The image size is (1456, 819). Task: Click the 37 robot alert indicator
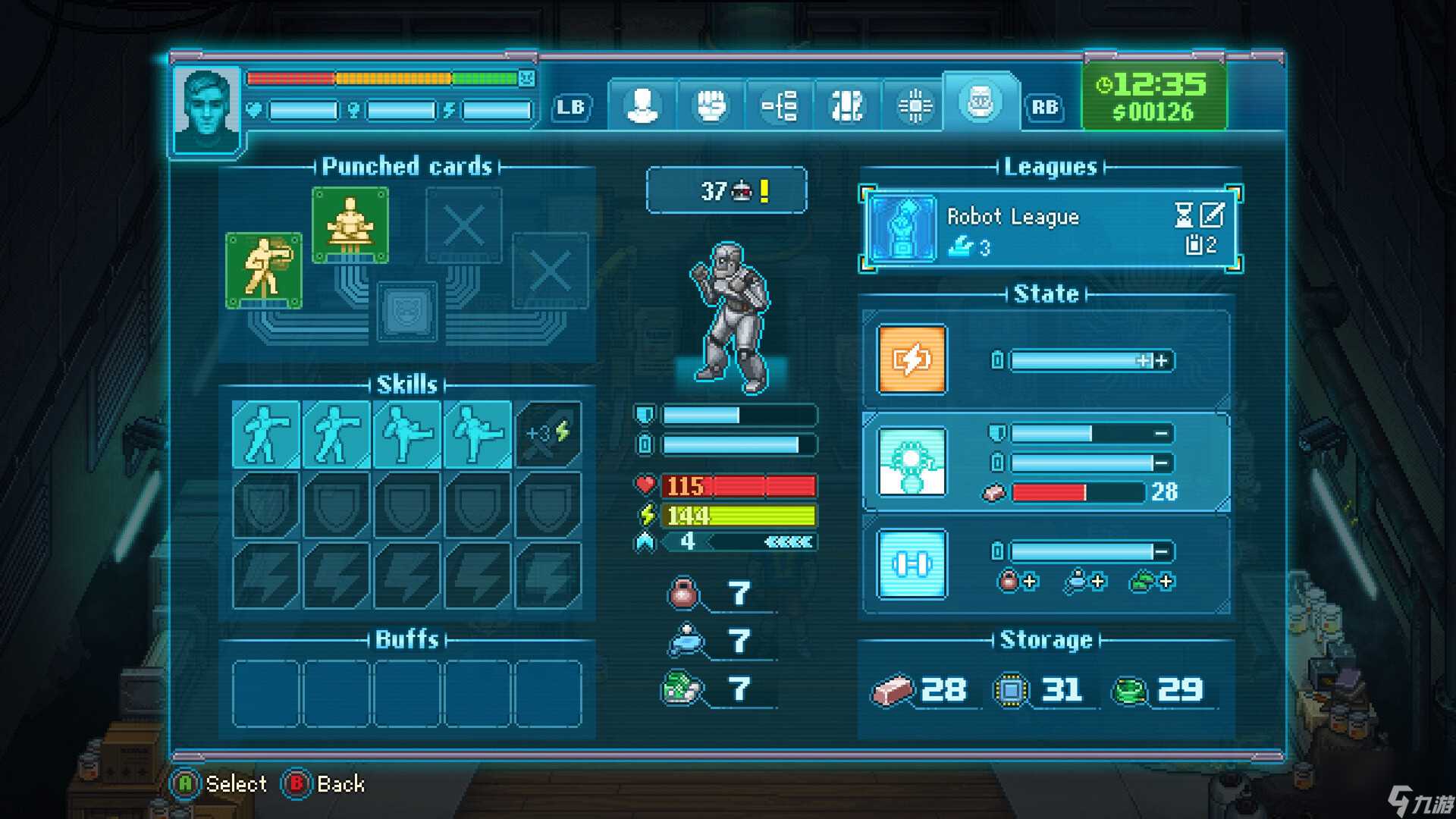pos(726,190)
